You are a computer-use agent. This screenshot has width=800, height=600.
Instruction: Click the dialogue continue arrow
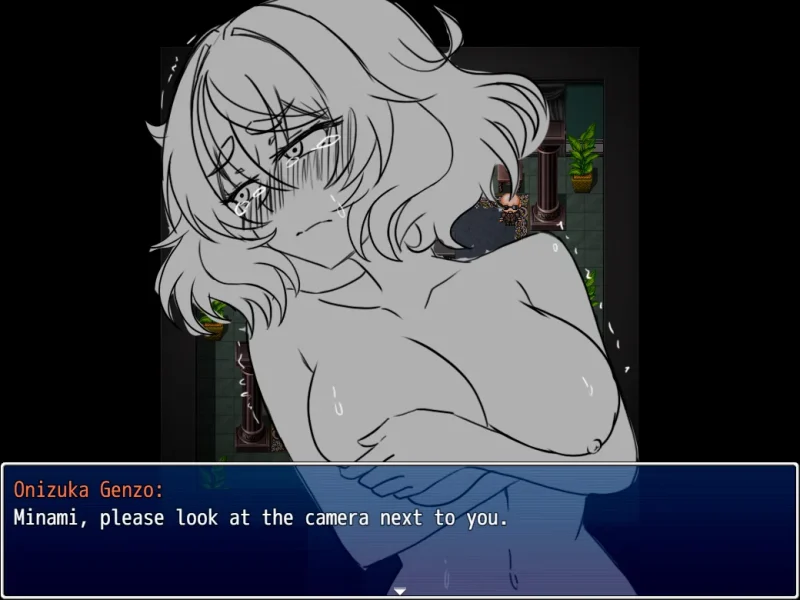400,590
